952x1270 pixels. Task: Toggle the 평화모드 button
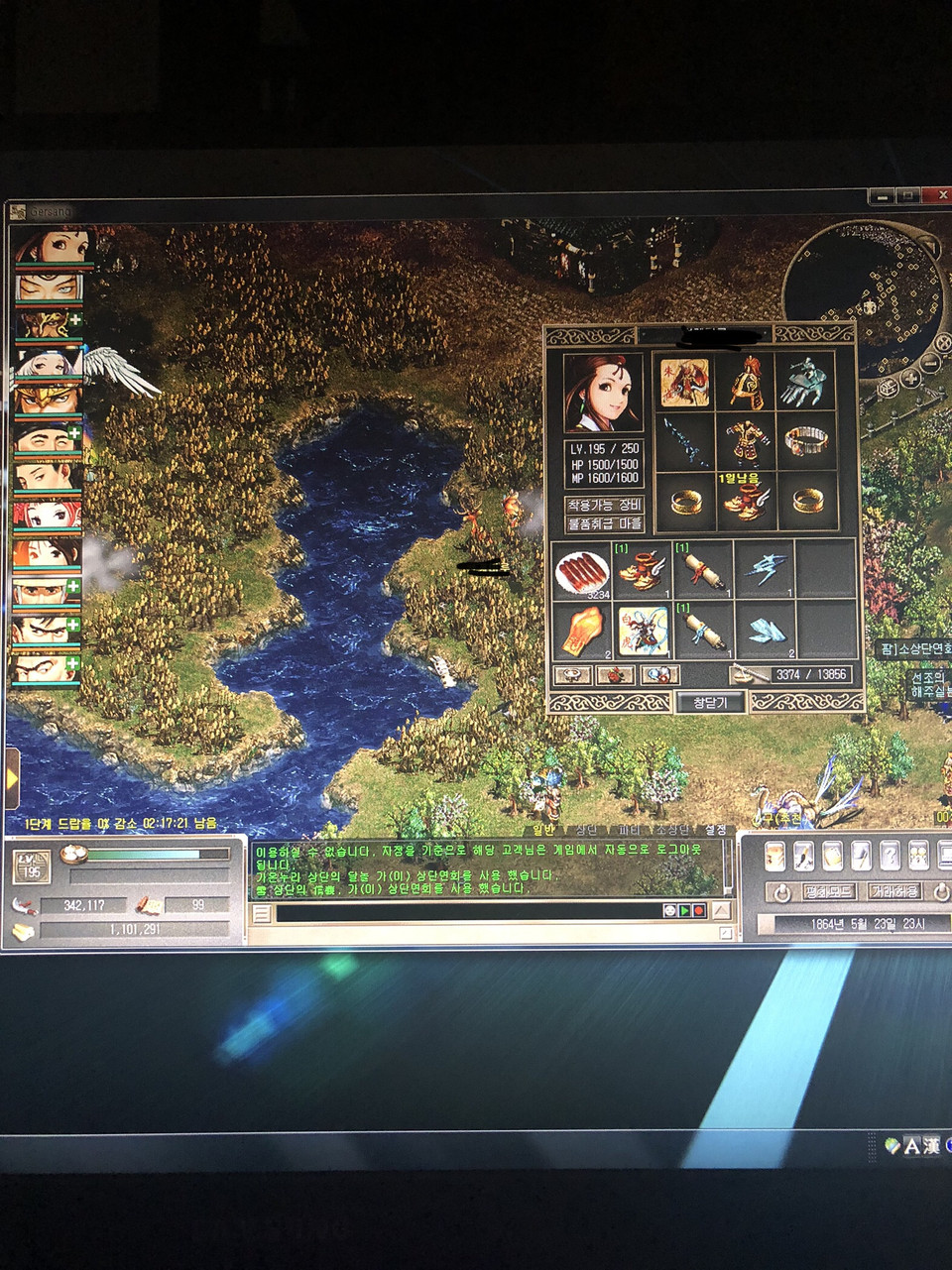829,891
